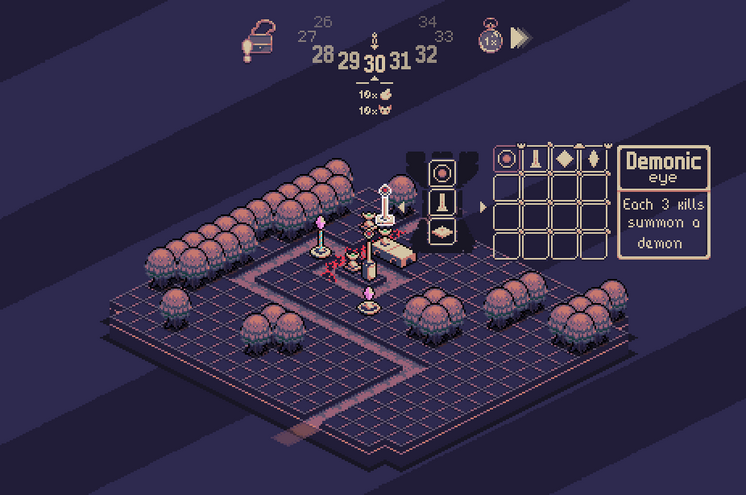Screen dimensions: 746x495
Task: Open the bag with lightbulb icon
Action: 257,41
